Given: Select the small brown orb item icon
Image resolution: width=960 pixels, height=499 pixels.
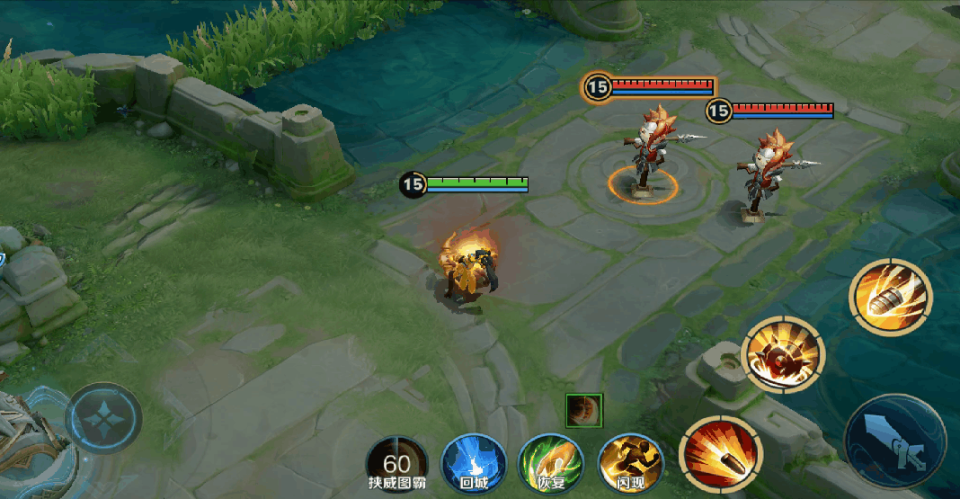Looking at the screenshot, I should [x=582, y=409].
